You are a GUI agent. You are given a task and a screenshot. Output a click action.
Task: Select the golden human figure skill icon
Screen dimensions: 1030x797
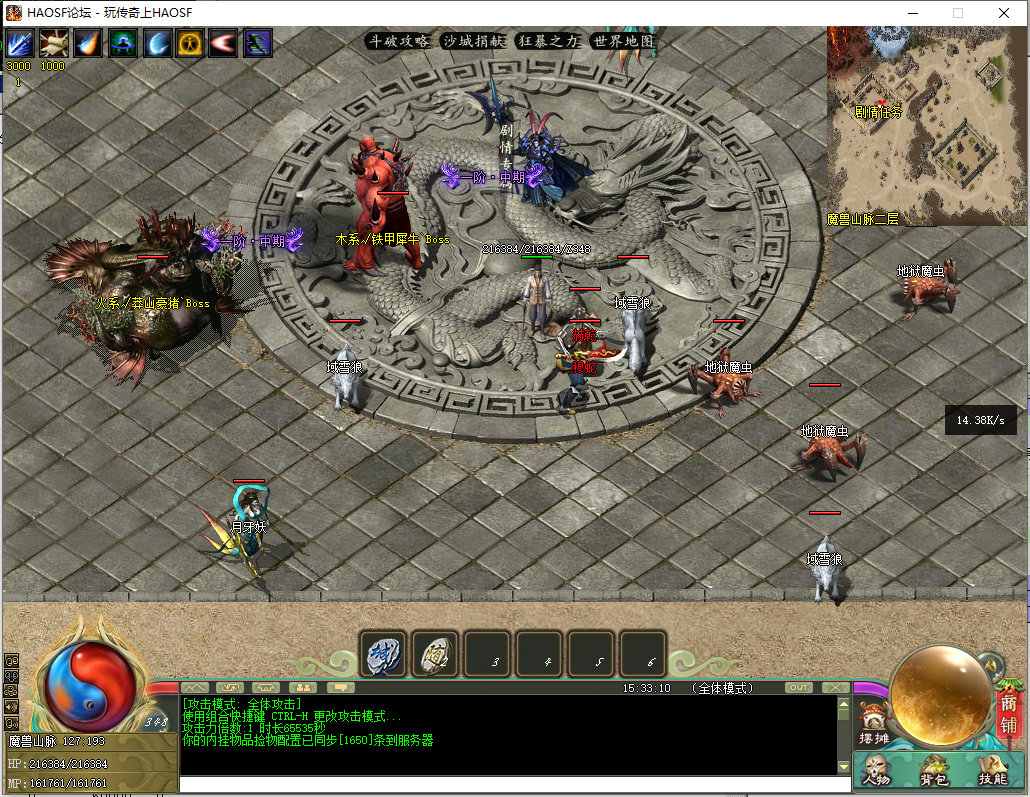click(190, 43)
